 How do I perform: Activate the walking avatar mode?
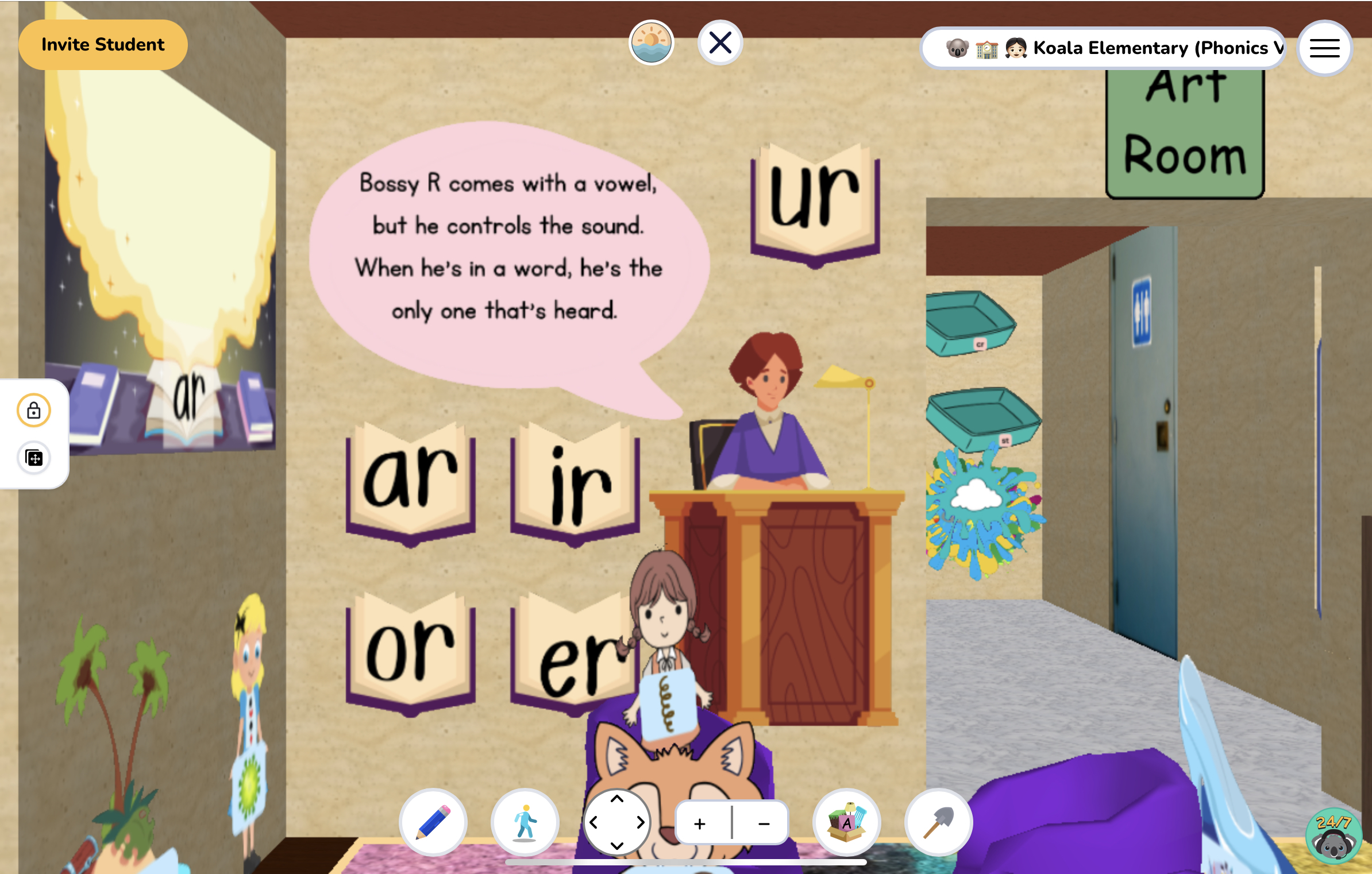525,822
